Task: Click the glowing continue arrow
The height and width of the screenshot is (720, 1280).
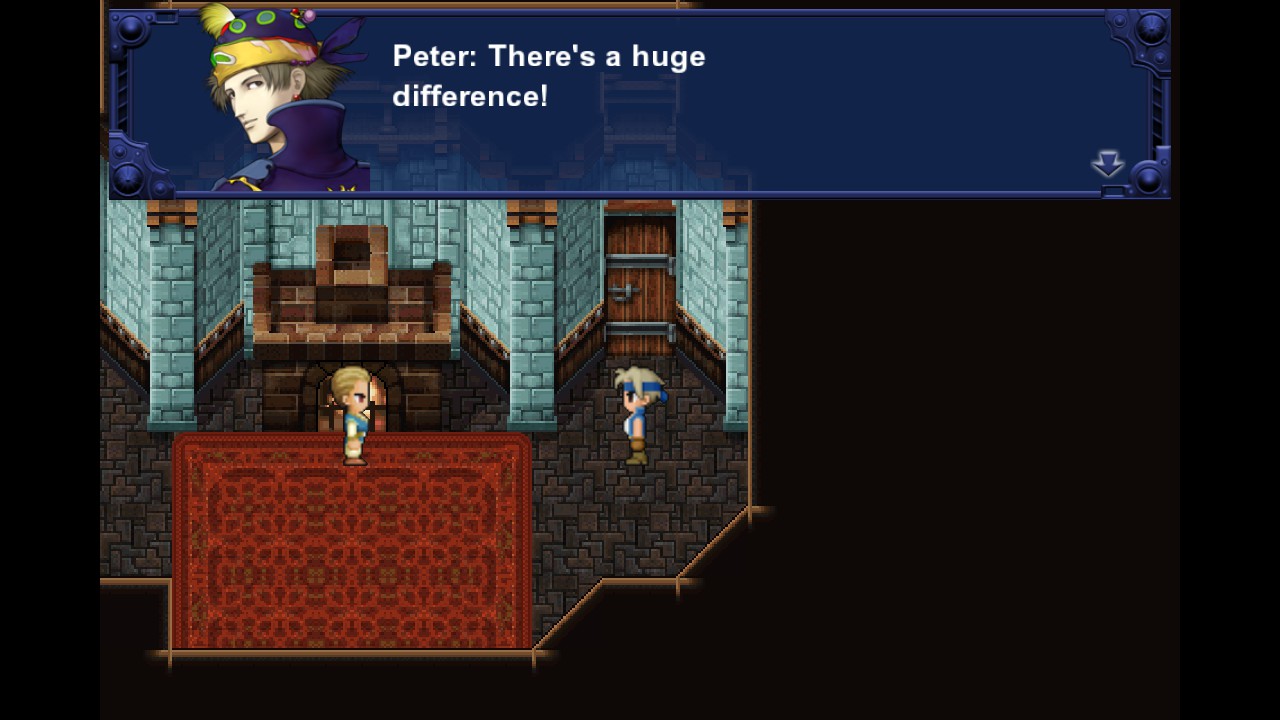Action: (1108, 165)
